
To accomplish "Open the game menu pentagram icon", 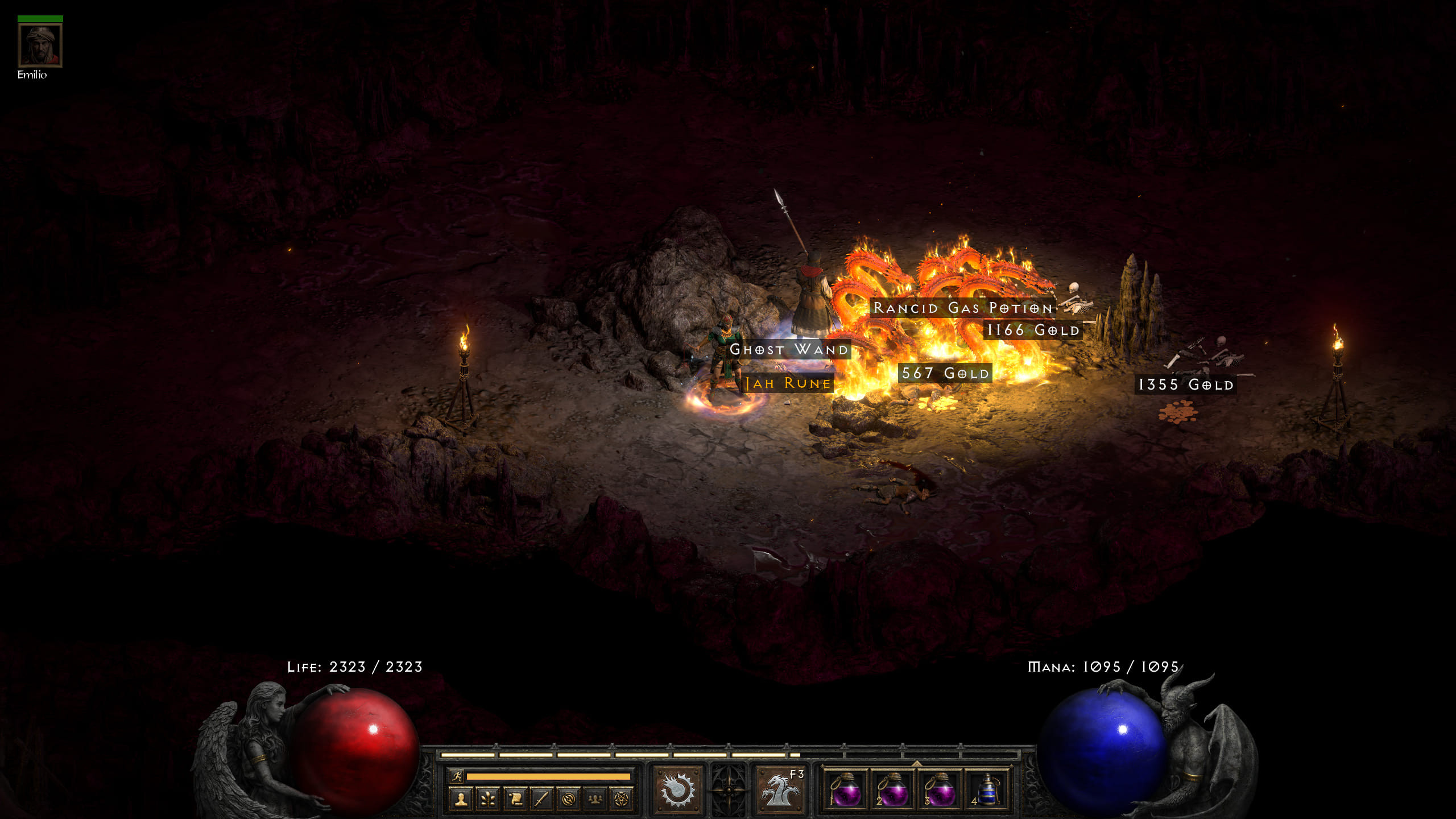I will click(x=622, y=799).
